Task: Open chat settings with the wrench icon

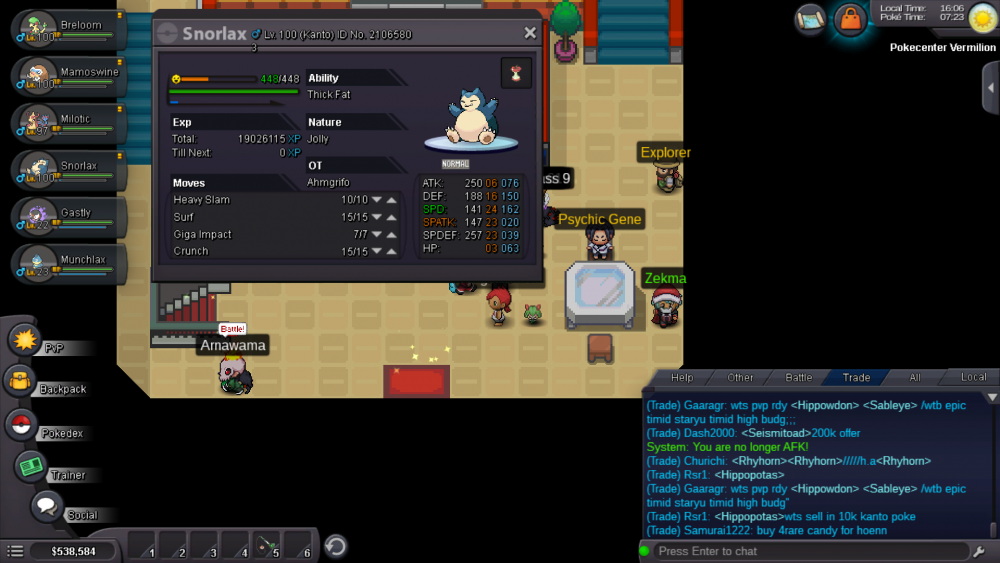Action: [x=979, y=551]
